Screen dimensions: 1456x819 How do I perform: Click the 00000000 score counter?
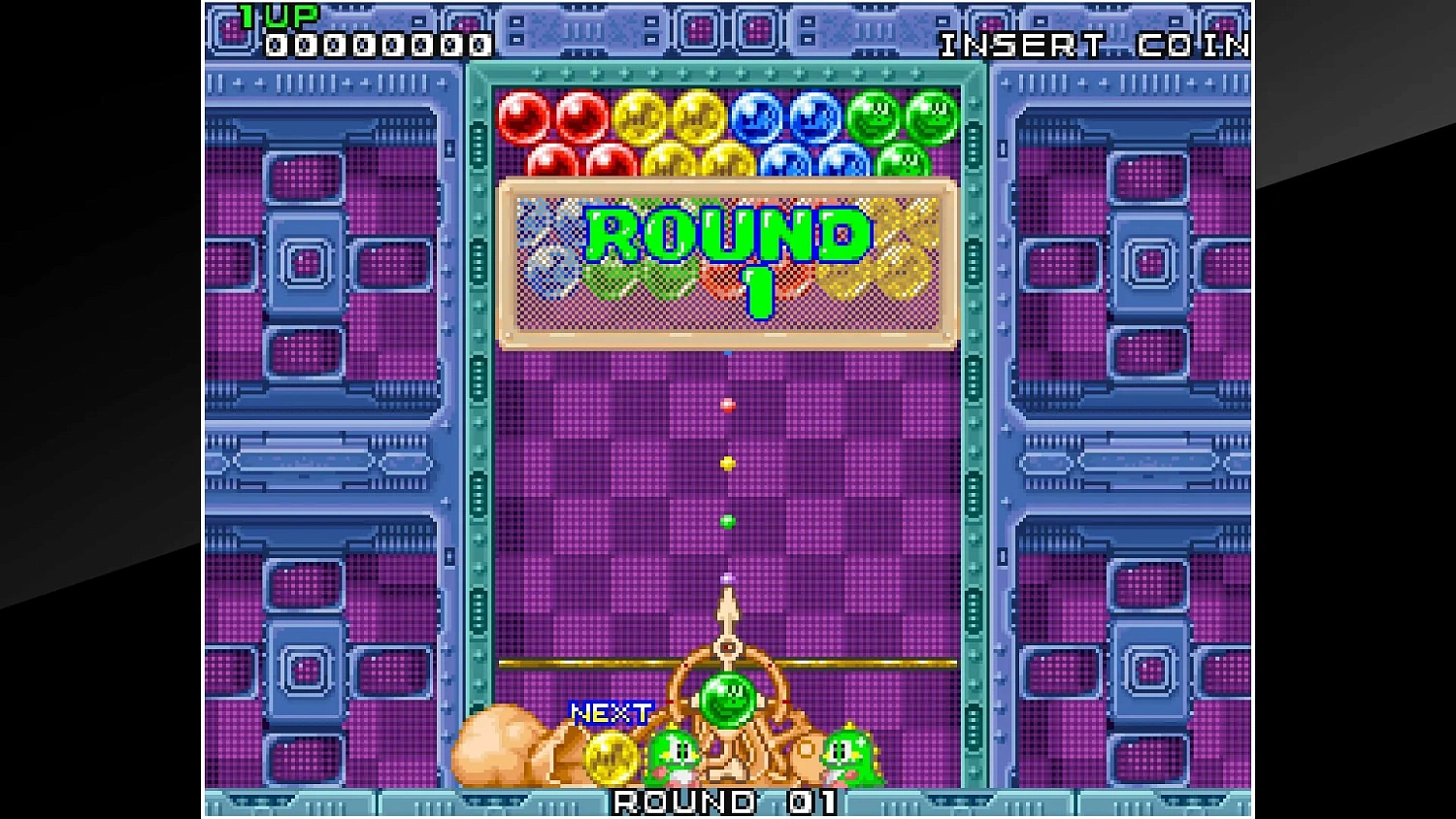379,45
